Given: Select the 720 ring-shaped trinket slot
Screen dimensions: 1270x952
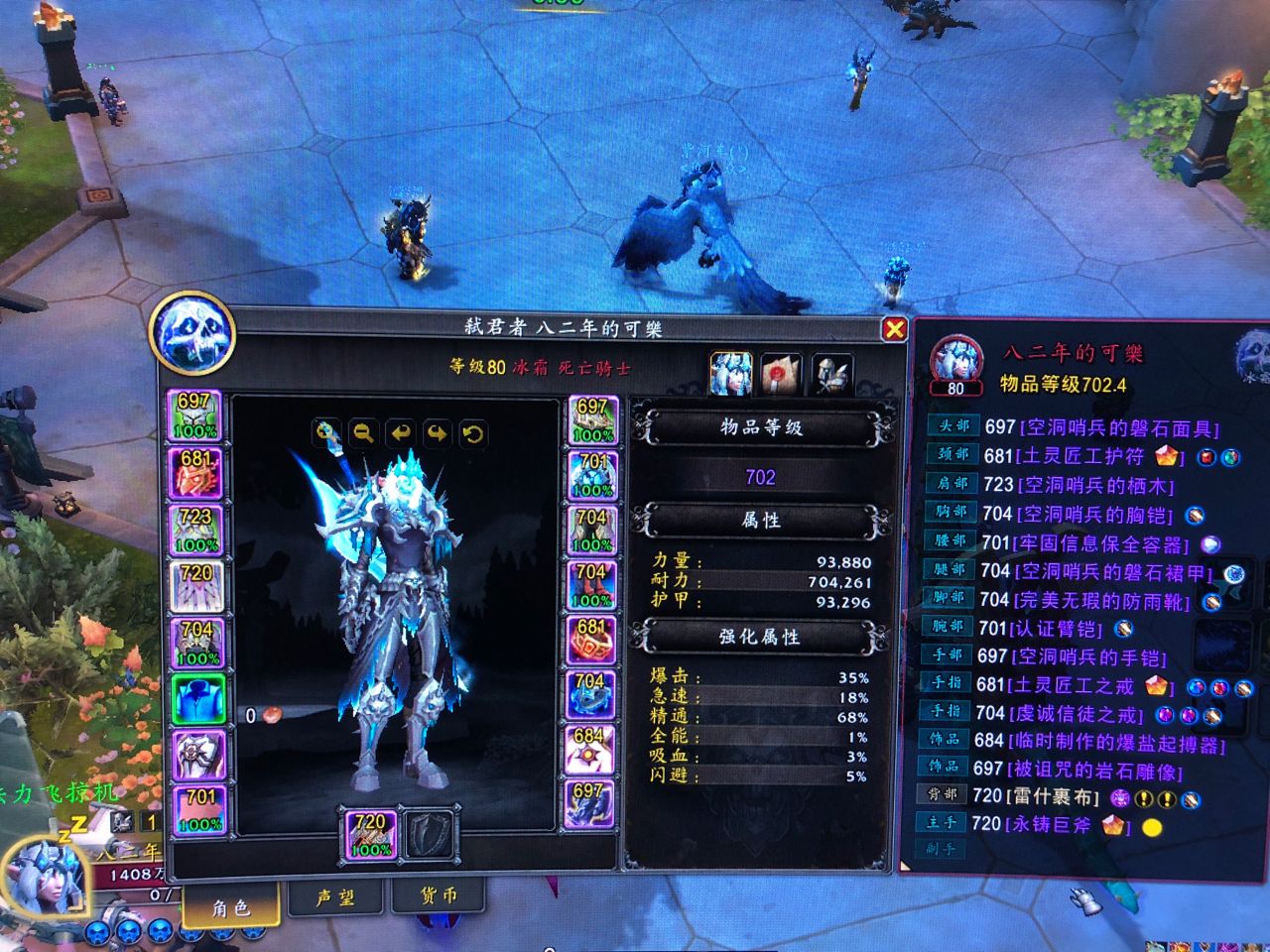Looking at the screenshot, I should tap(195, 585).
